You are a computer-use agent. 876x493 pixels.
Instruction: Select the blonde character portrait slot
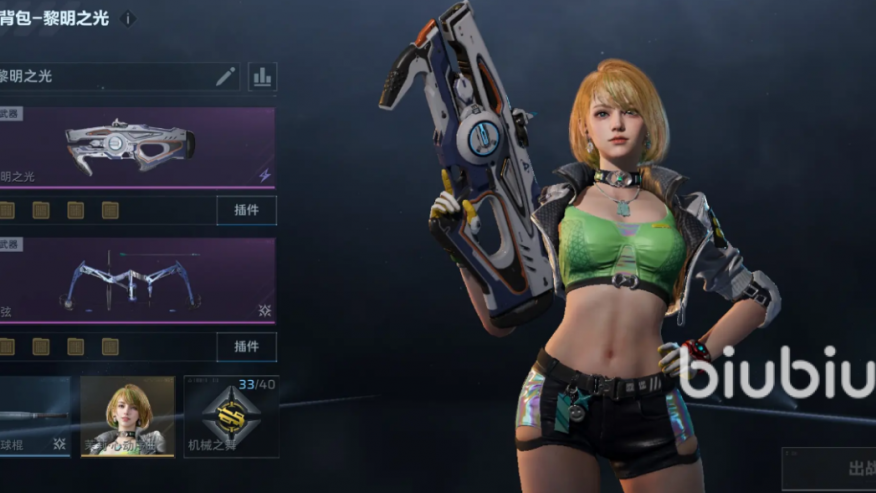coord(127,416)
